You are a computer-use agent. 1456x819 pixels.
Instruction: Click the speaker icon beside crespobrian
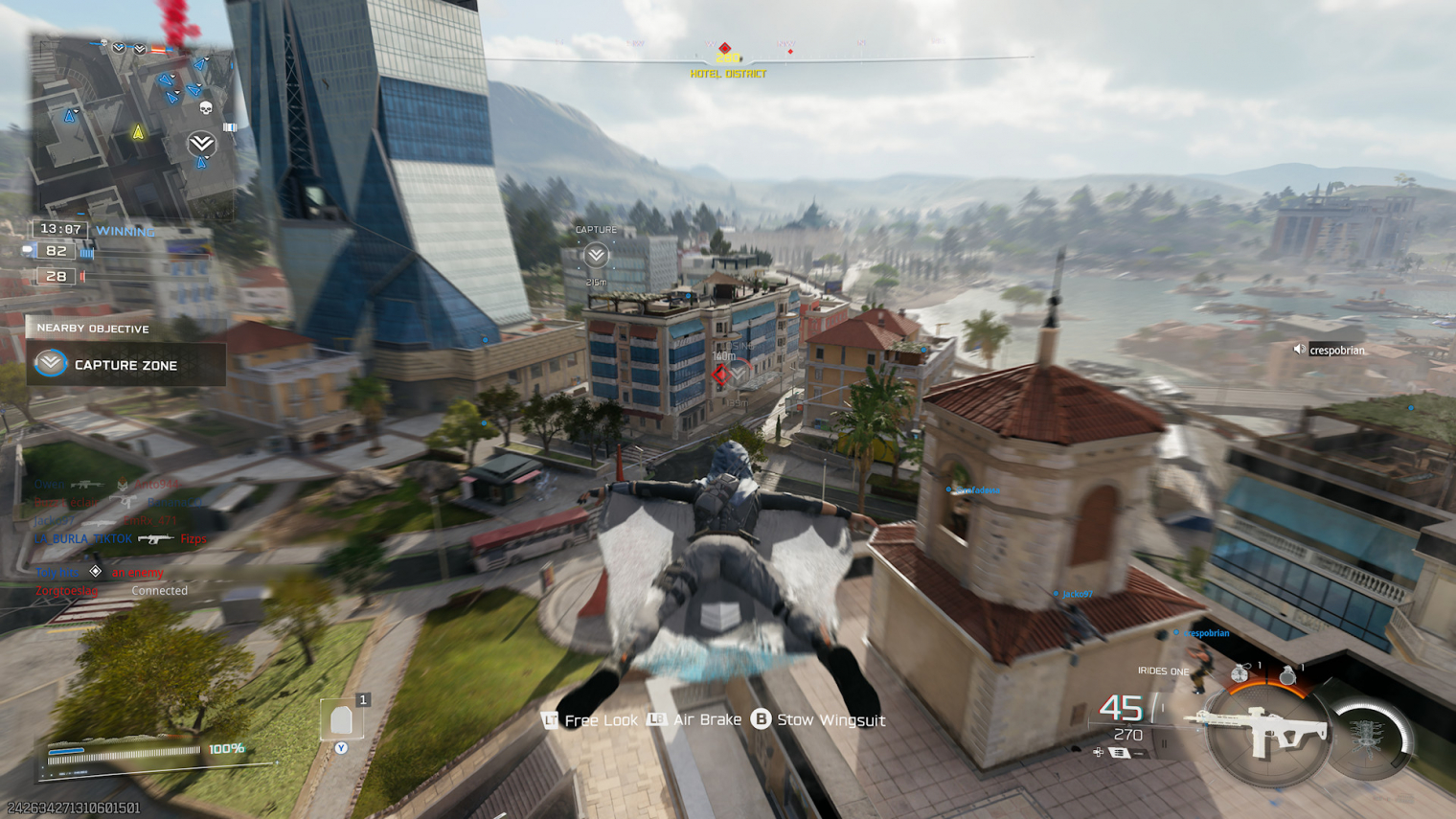(x=1300, y=351)
